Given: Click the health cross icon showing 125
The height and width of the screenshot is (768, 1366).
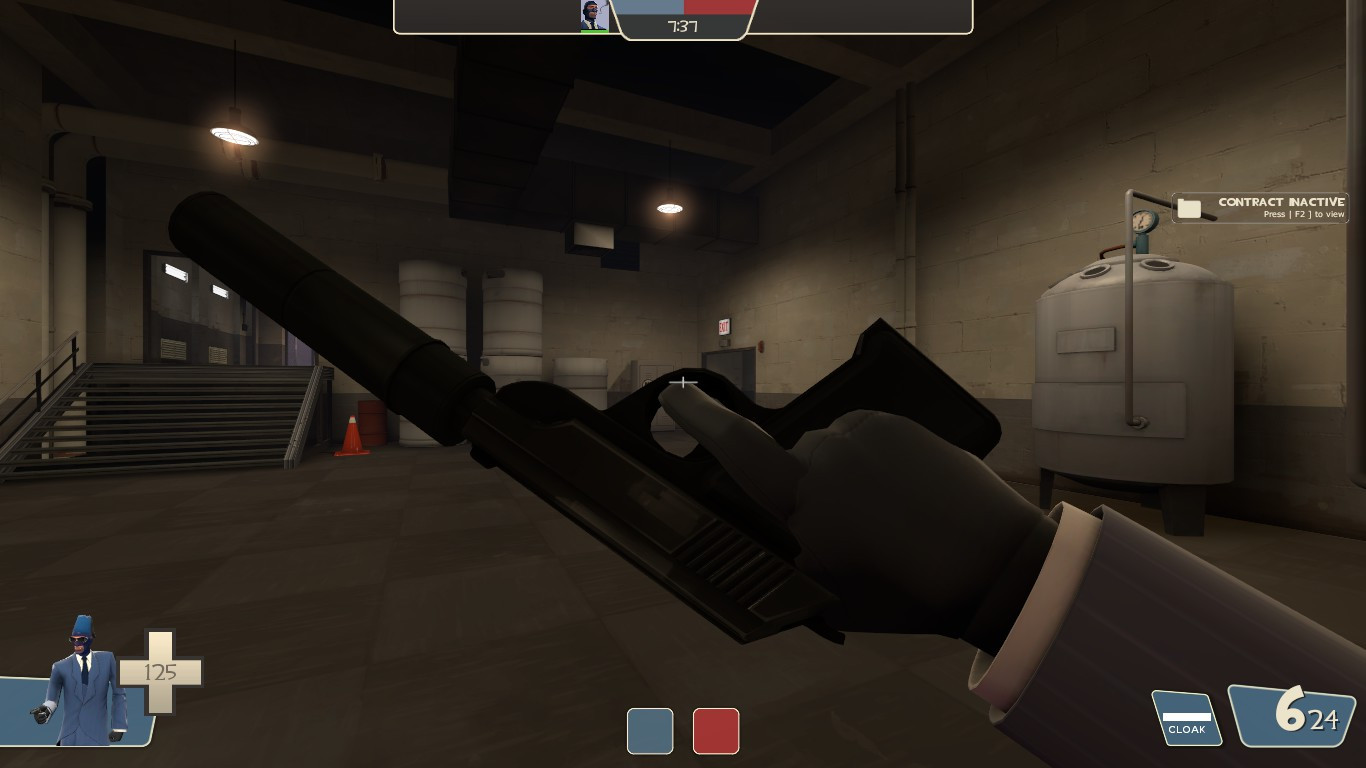Looking at the screenshot, I should 160,673.
